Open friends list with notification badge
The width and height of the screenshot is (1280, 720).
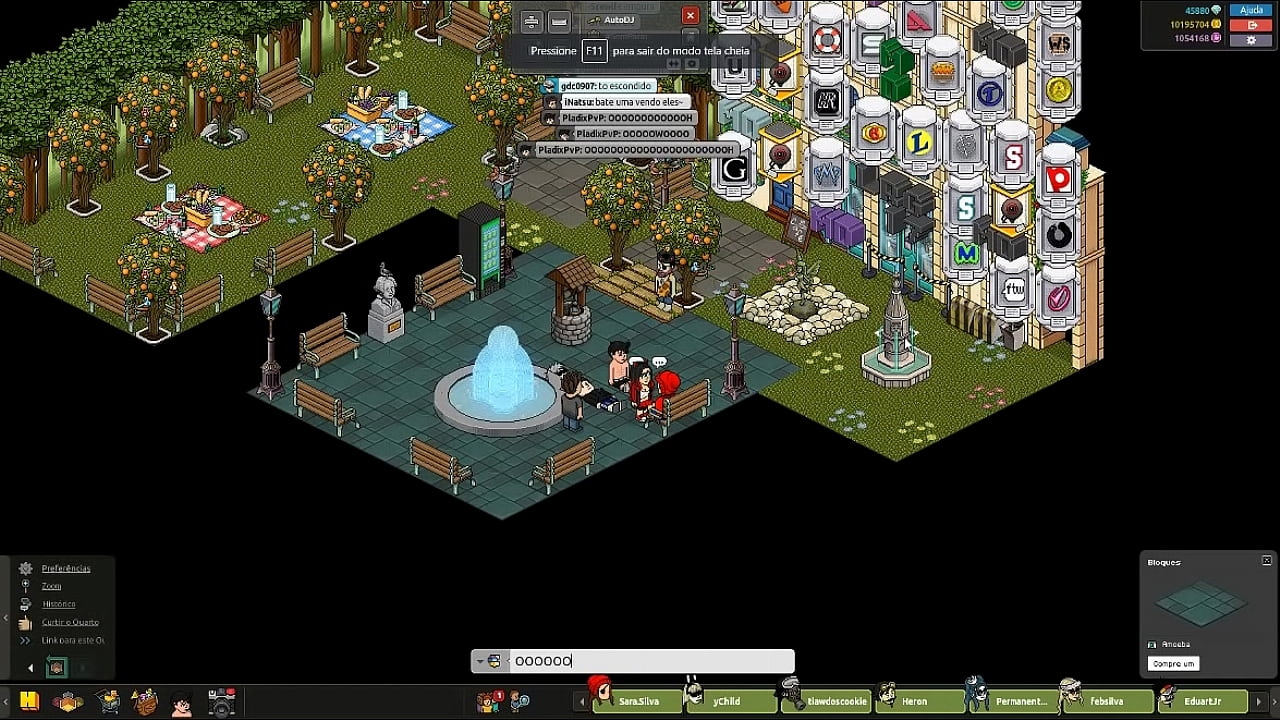coord(489,702)
